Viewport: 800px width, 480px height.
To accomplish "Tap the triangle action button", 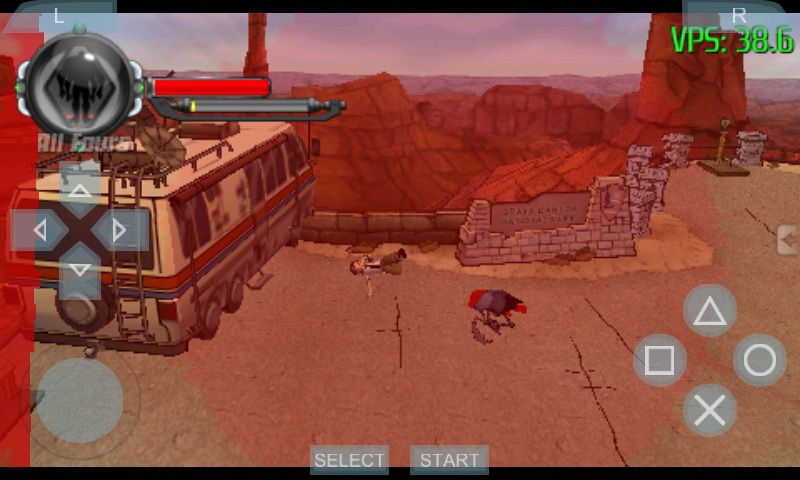I will (x=710, y=311).
